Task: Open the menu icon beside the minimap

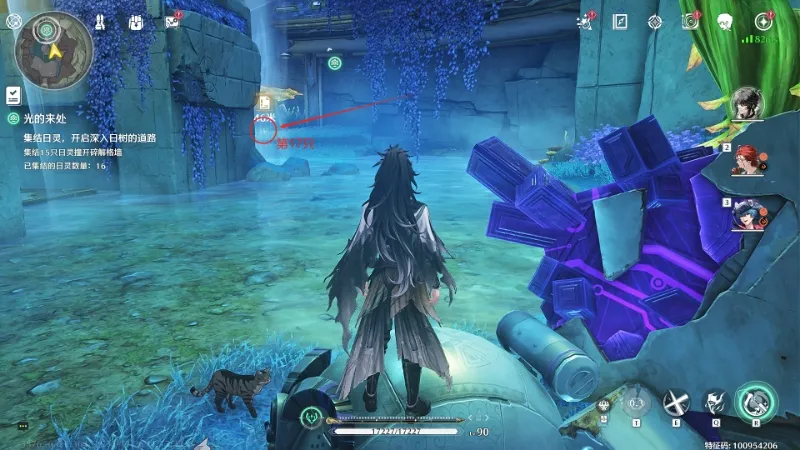Action: 13,21
